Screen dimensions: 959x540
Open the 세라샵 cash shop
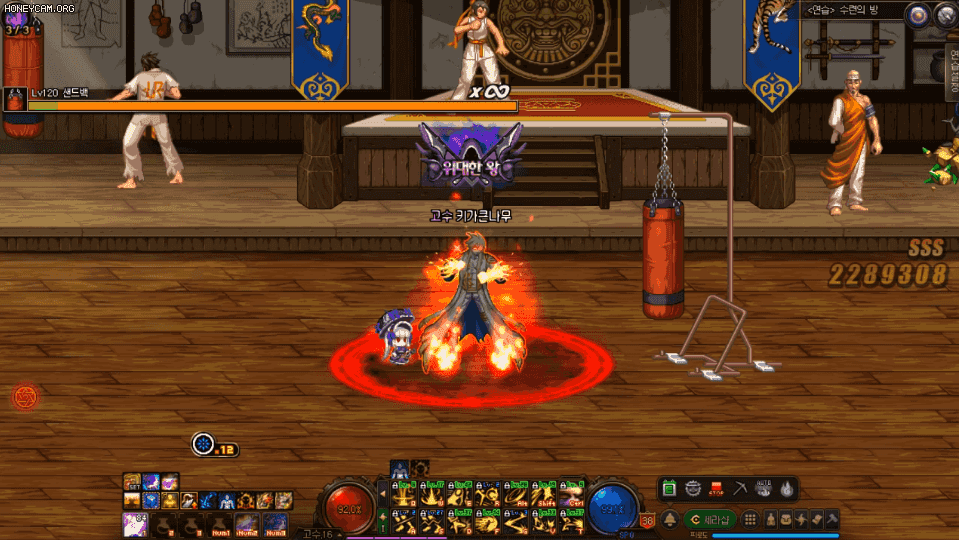(710, 519)
